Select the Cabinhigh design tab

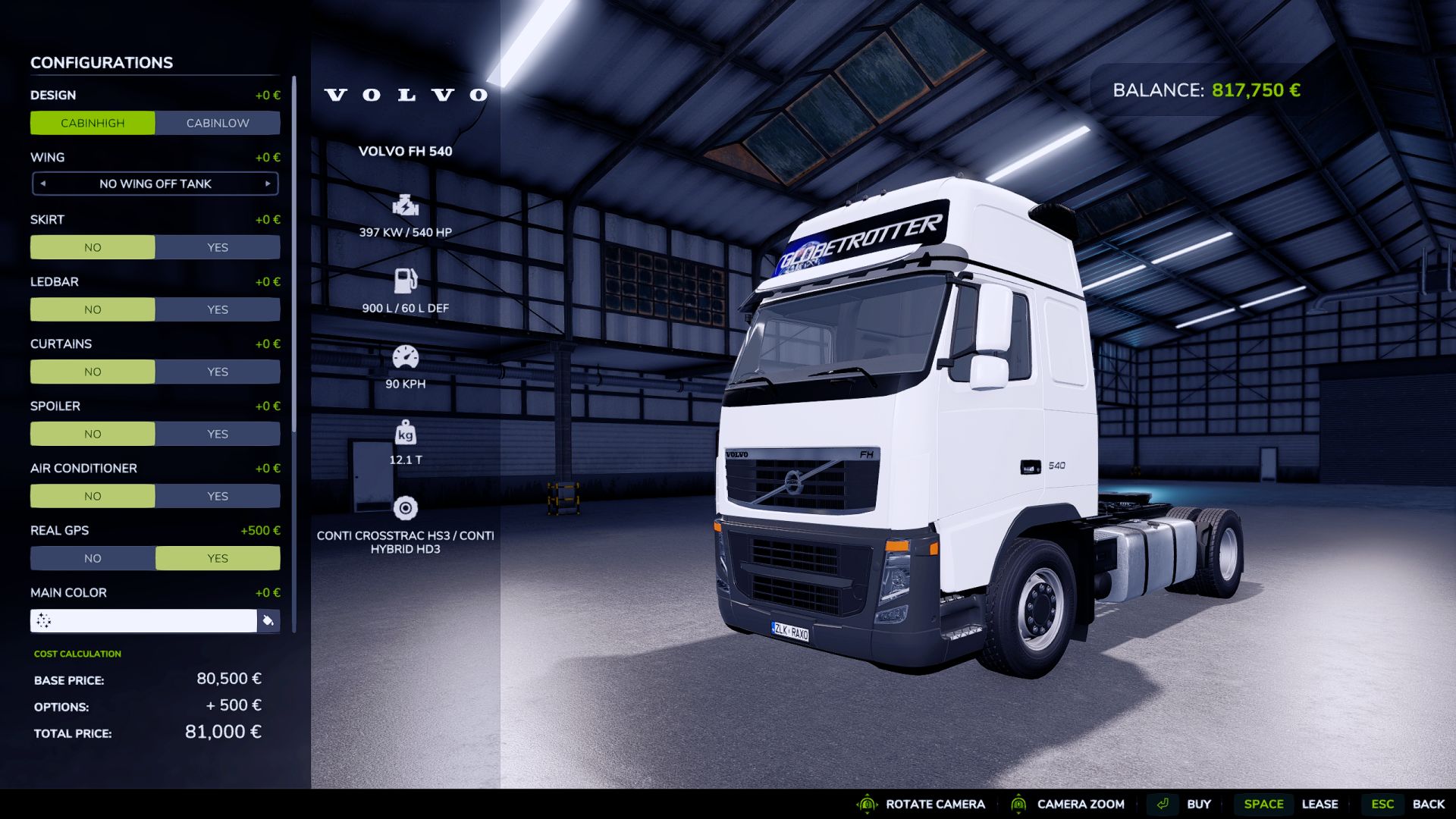[x=93, y=122]
